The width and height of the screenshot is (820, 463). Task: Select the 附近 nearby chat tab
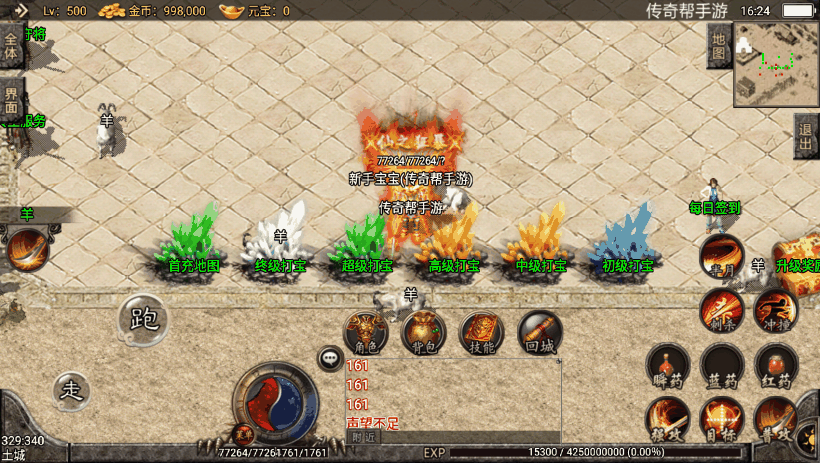pos(364,436)
